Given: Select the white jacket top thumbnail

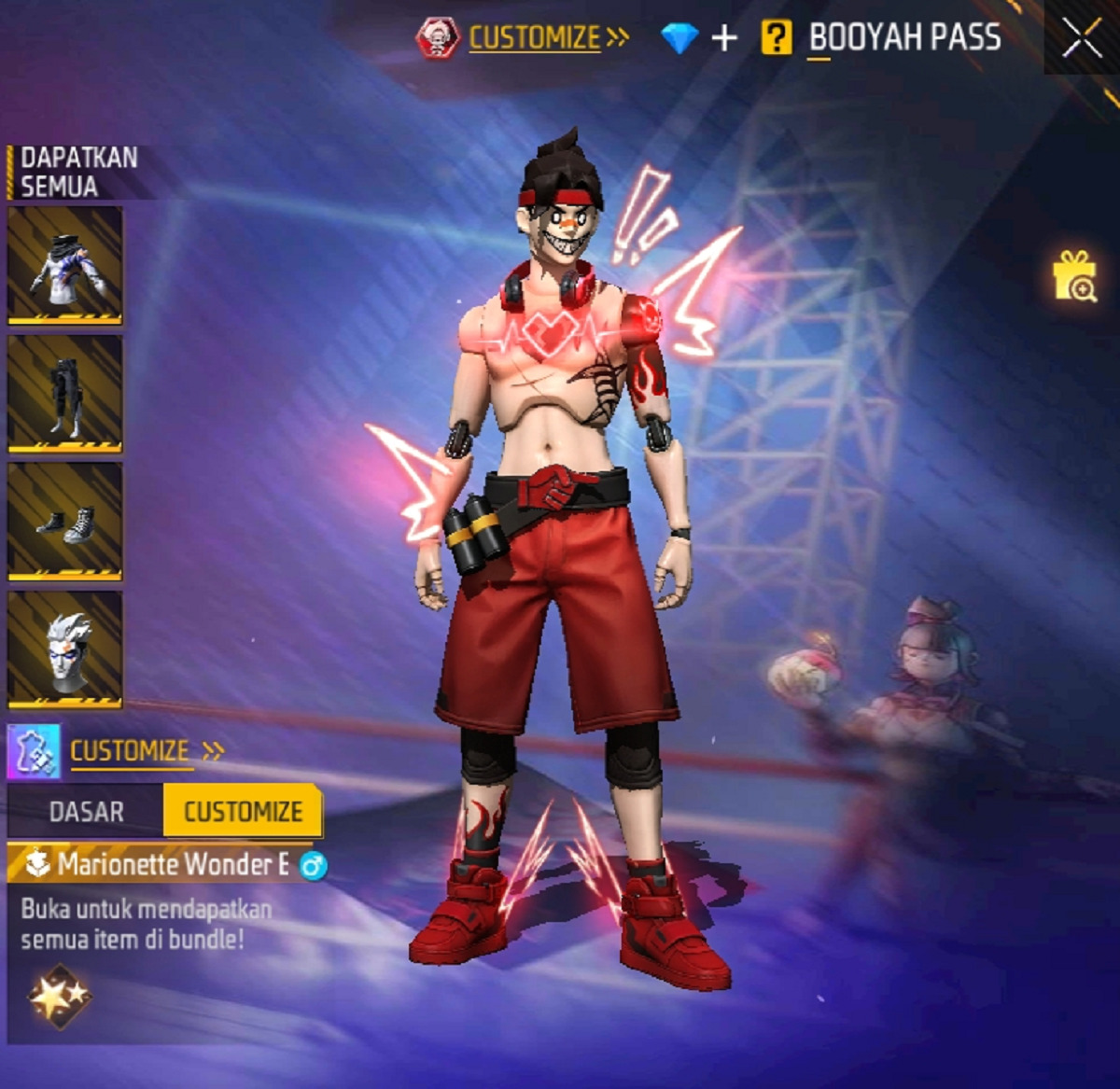Looking at the screenshot, I should coord(65,266).
